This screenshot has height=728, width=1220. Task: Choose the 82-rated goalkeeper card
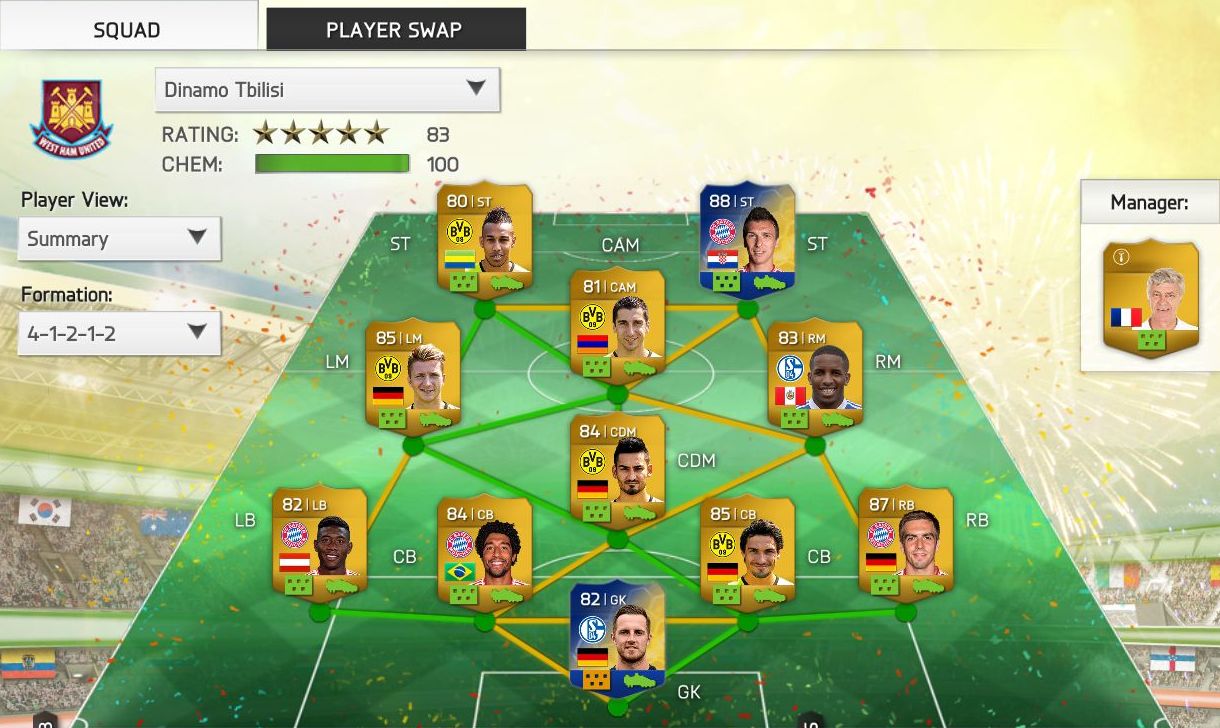click(617, 635)
